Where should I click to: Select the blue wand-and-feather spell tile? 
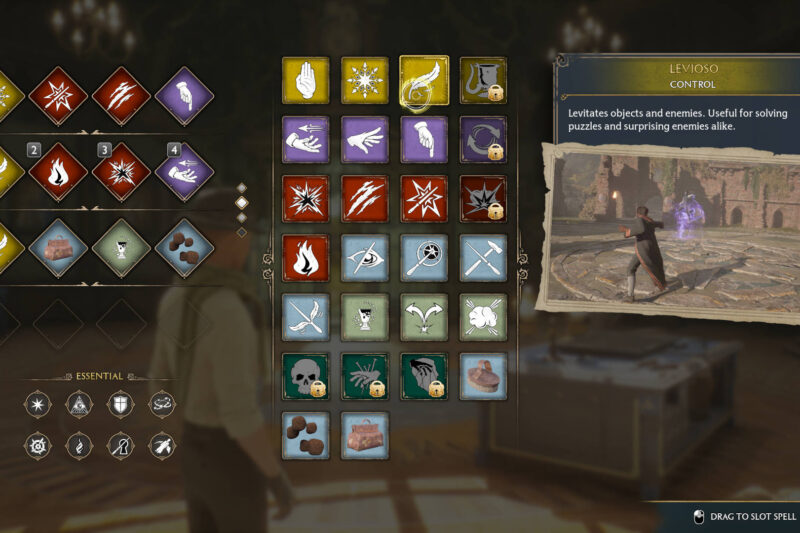point(306,317)
